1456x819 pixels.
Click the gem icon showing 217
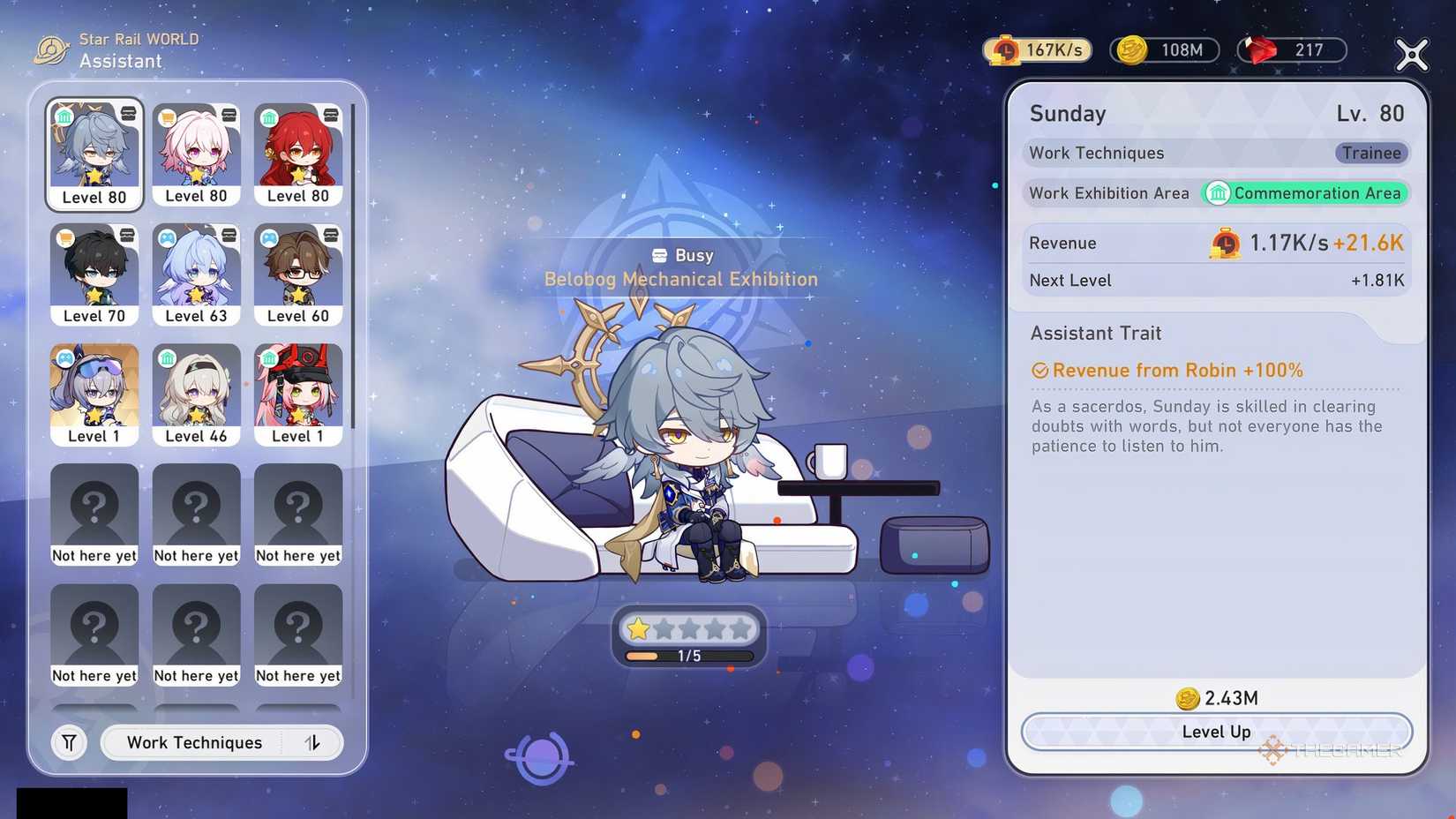1260,49
